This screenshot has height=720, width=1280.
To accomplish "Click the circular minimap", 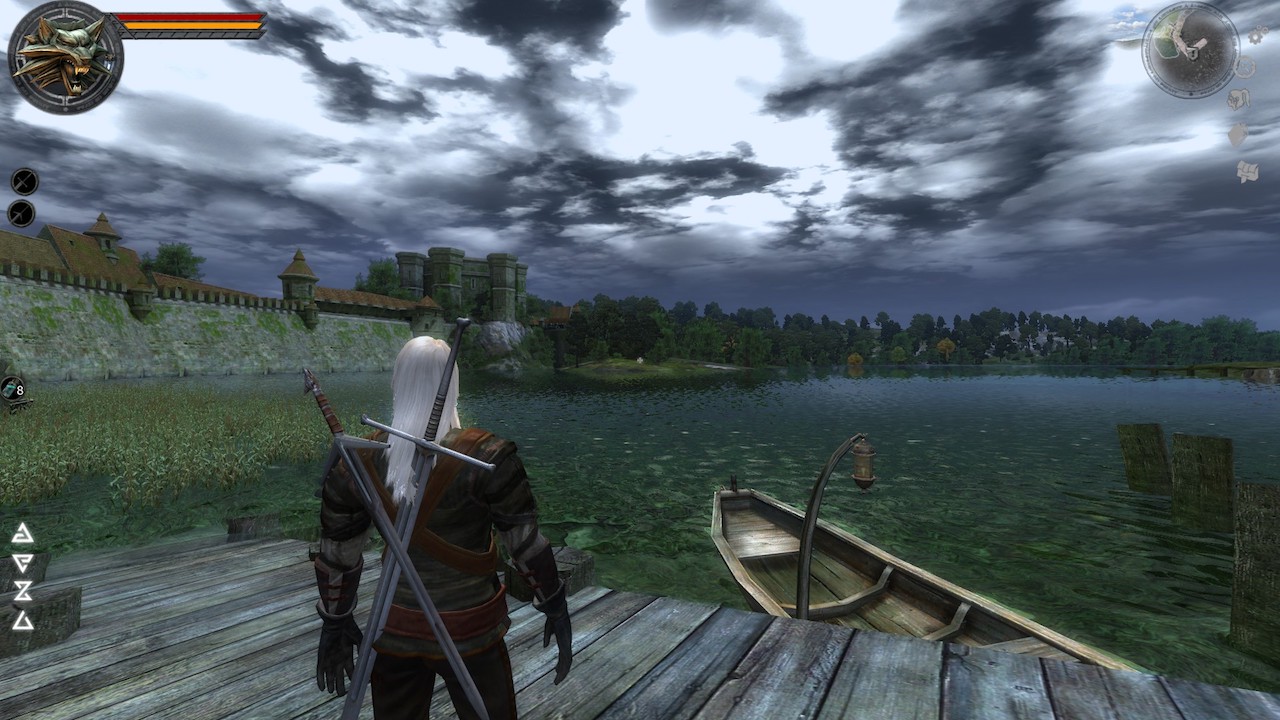I will click(x=1190, y=49).
